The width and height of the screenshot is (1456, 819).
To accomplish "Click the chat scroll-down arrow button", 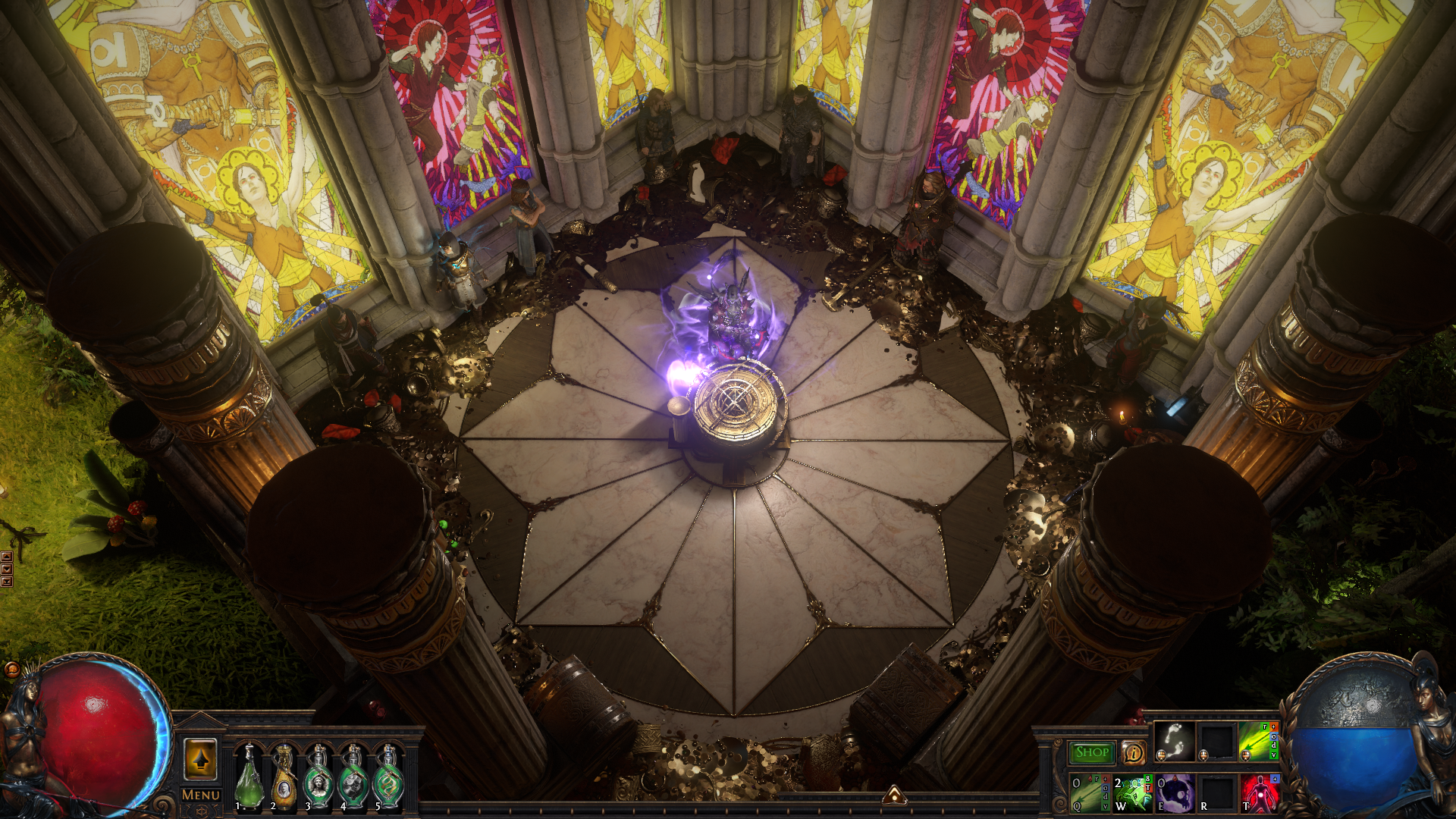I will coord(7,569).
